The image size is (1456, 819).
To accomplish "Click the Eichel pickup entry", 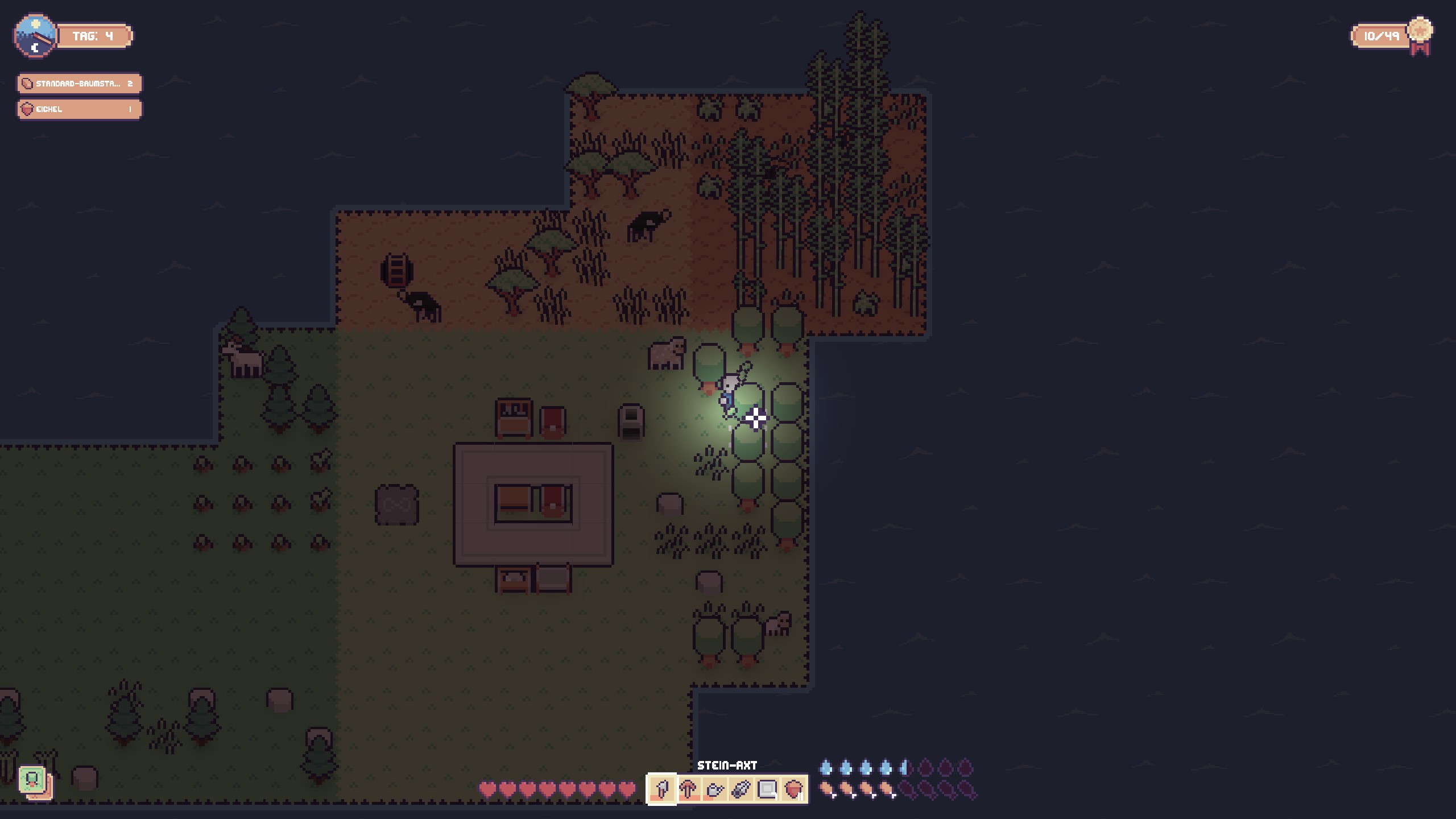I will [x=79, y=109].
